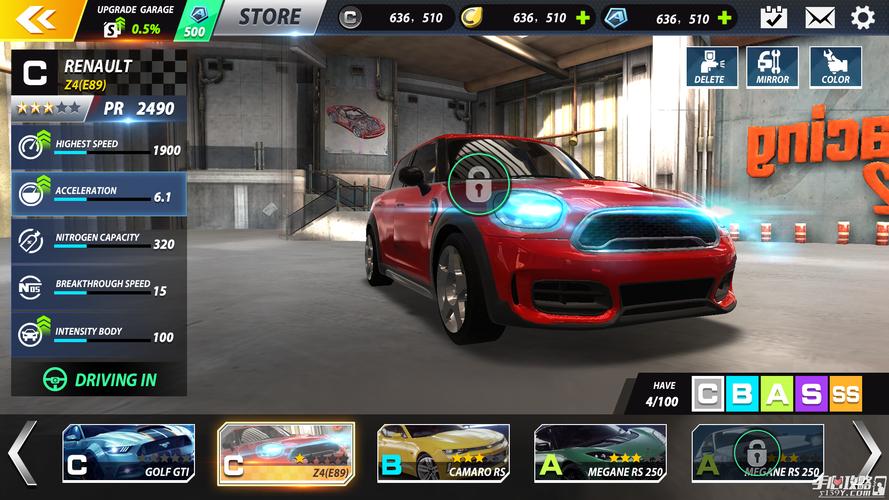Mirror the car decal
Image resolution: width=889 pixels, height=500 pixels.
click(x=772, y=67)
